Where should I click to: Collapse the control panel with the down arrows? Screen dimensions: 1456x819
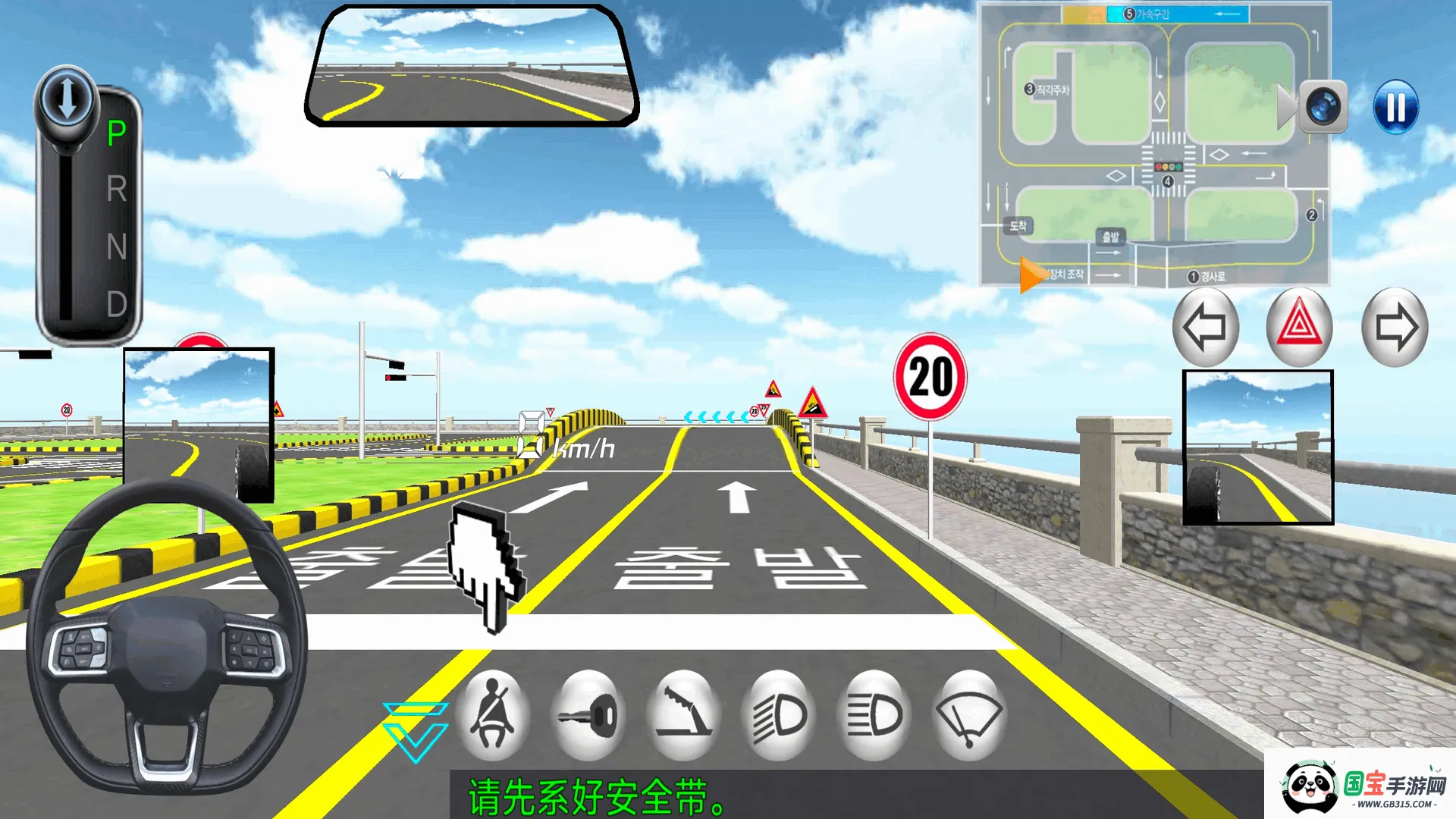(416, 732)
